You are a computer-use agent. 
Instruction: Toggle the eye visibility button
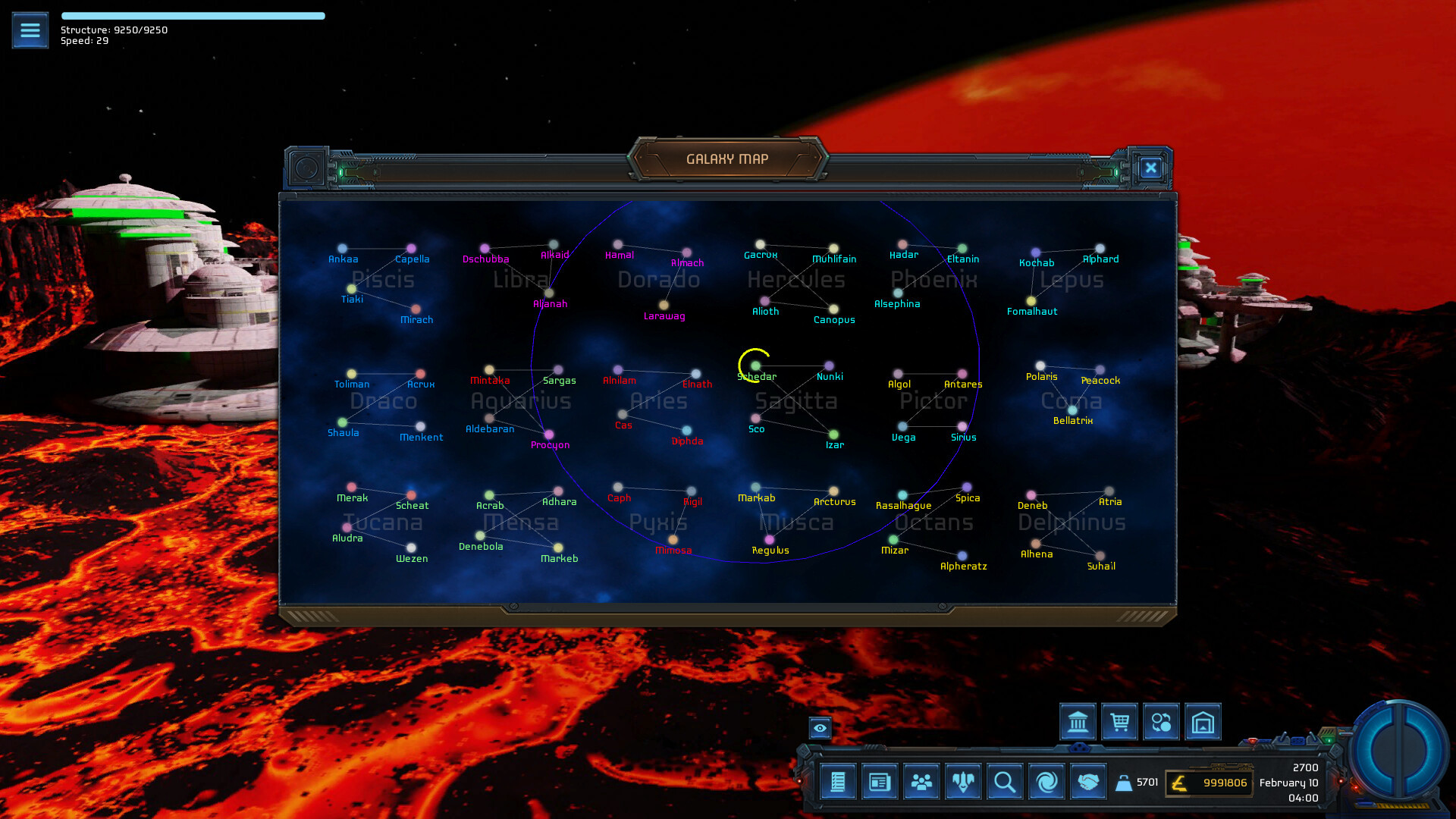click(x=820, y=728)
